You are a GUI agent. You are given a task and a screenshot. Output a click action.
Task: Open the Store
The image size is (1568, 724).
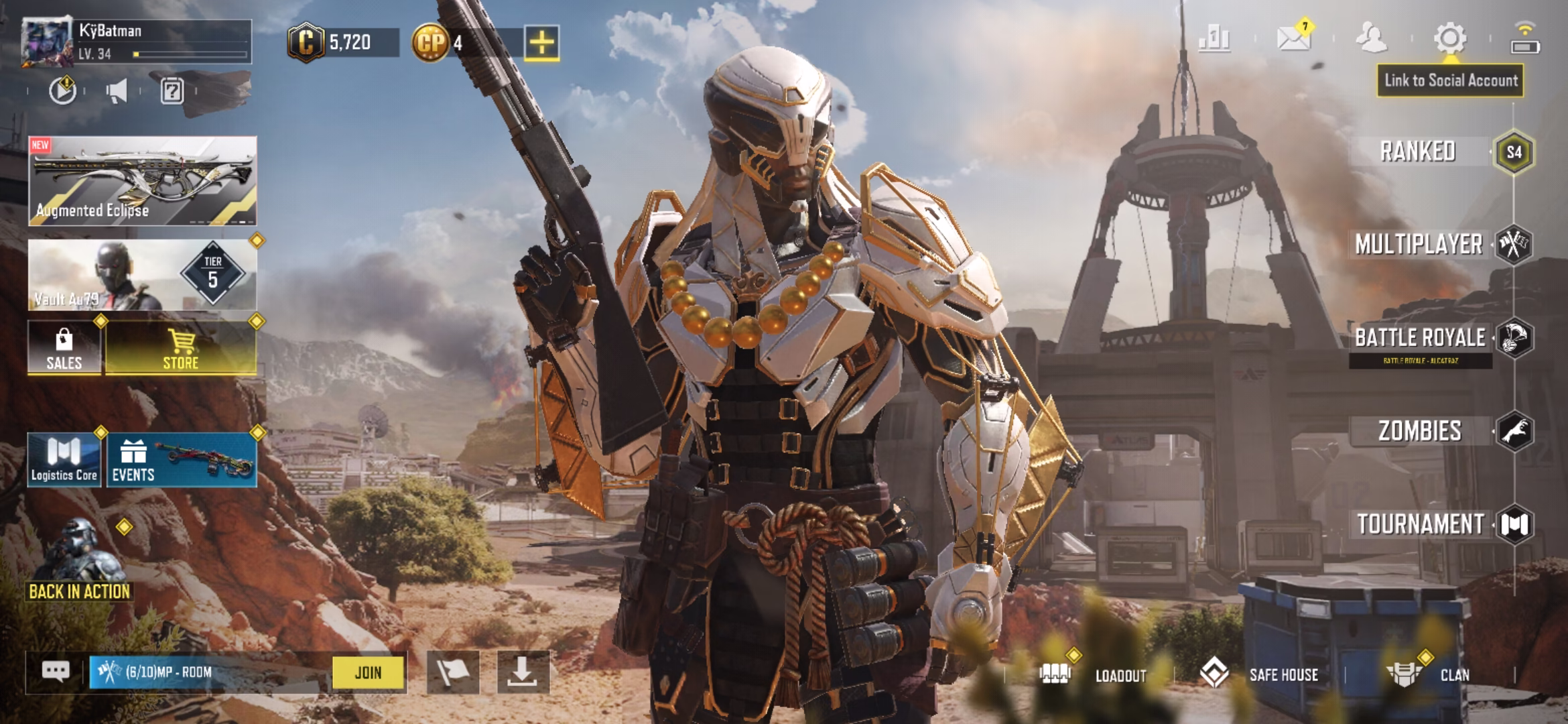(181, 348)
